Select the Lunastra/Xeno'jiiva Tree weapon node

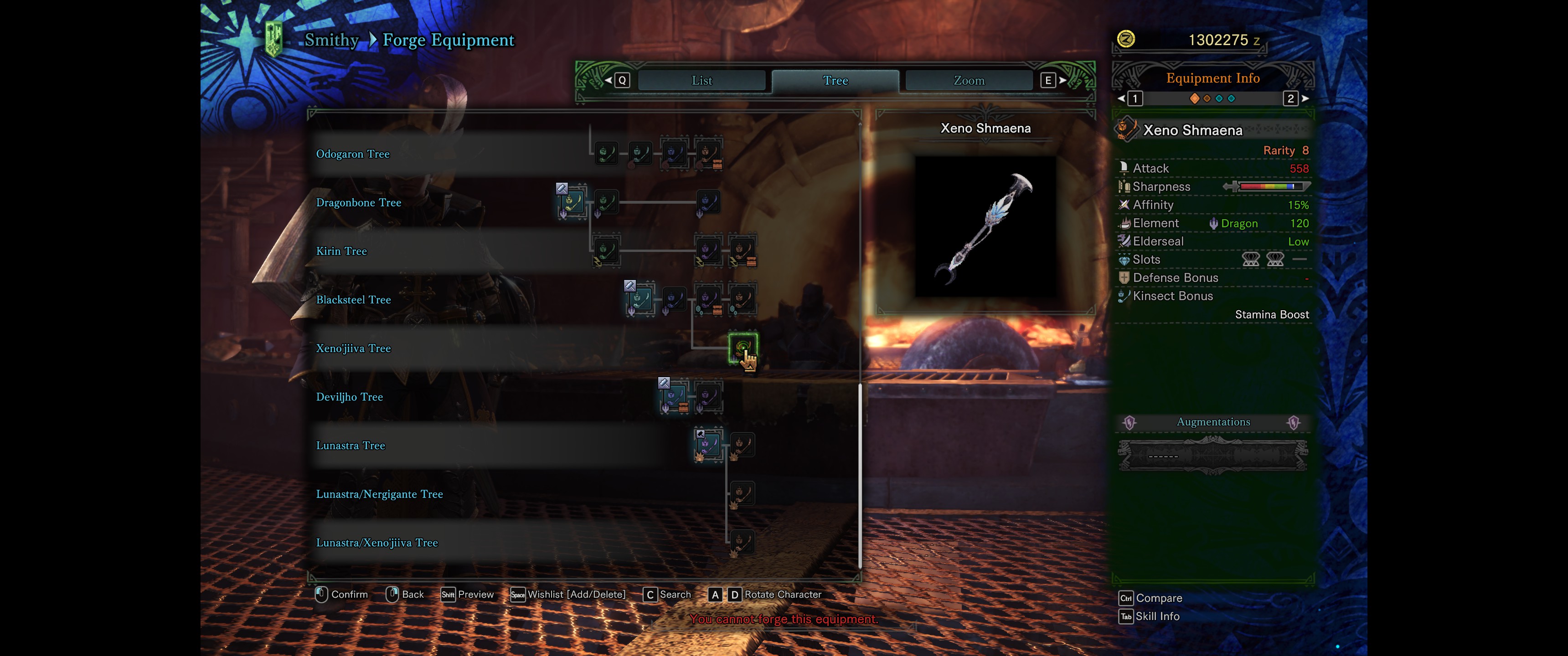(x=742, y=542)
